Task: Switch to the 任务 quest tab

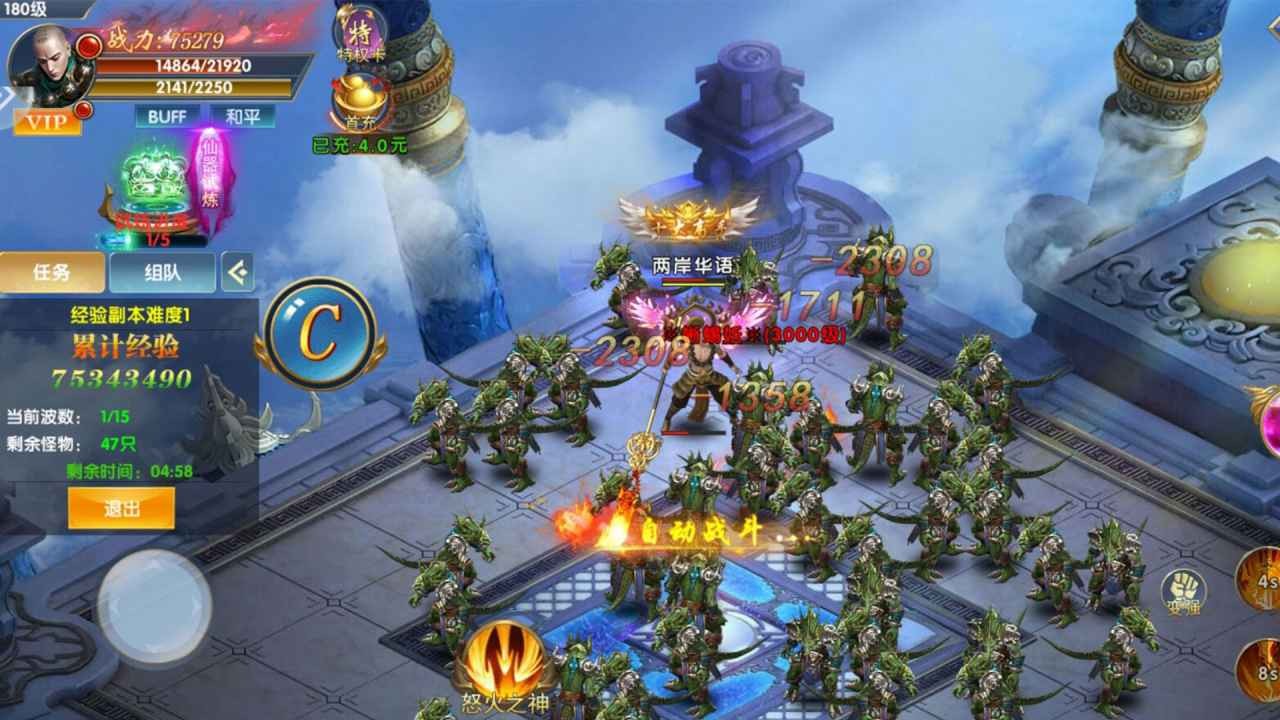Action: tap(52, 272)
